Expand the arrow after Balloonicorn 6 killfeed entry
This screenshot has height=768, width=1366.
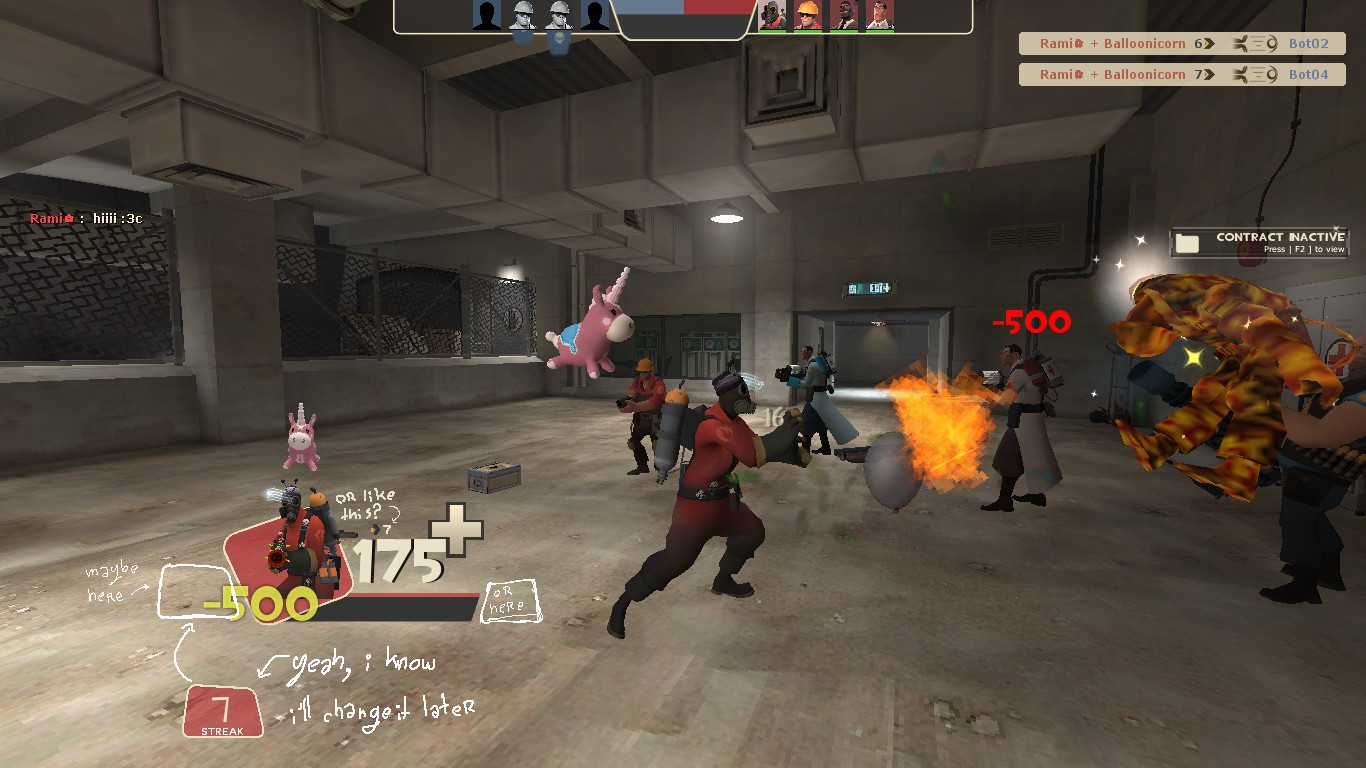pos(1210,43)
